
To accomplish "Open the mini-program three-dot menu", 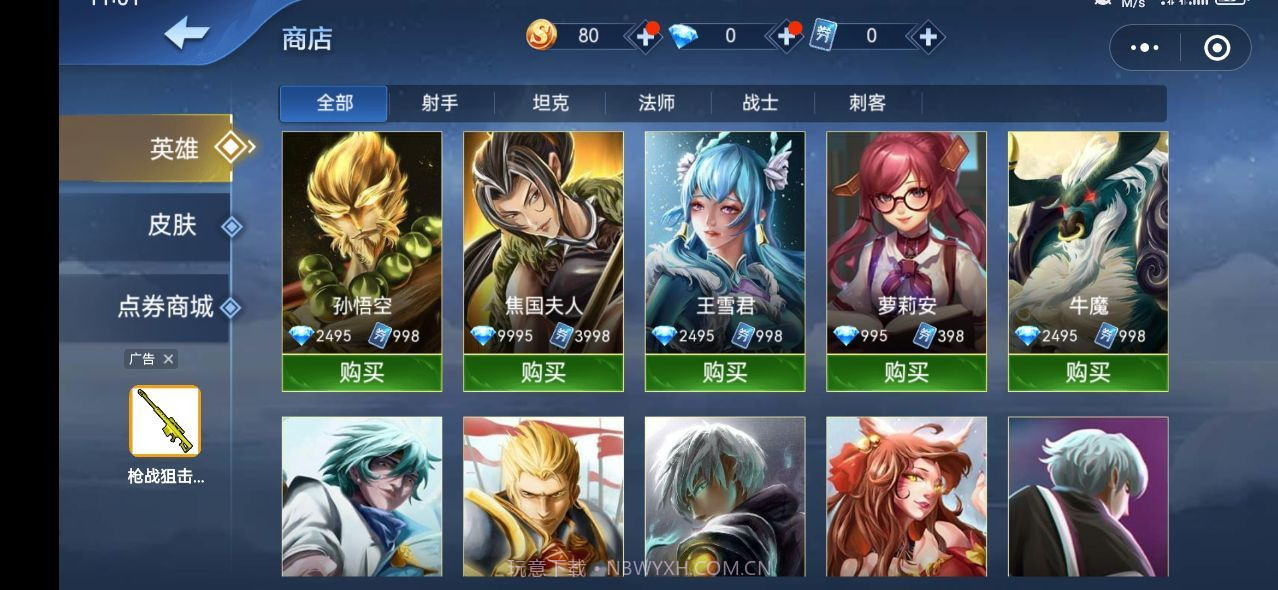I will click(x=1144, y=47).
